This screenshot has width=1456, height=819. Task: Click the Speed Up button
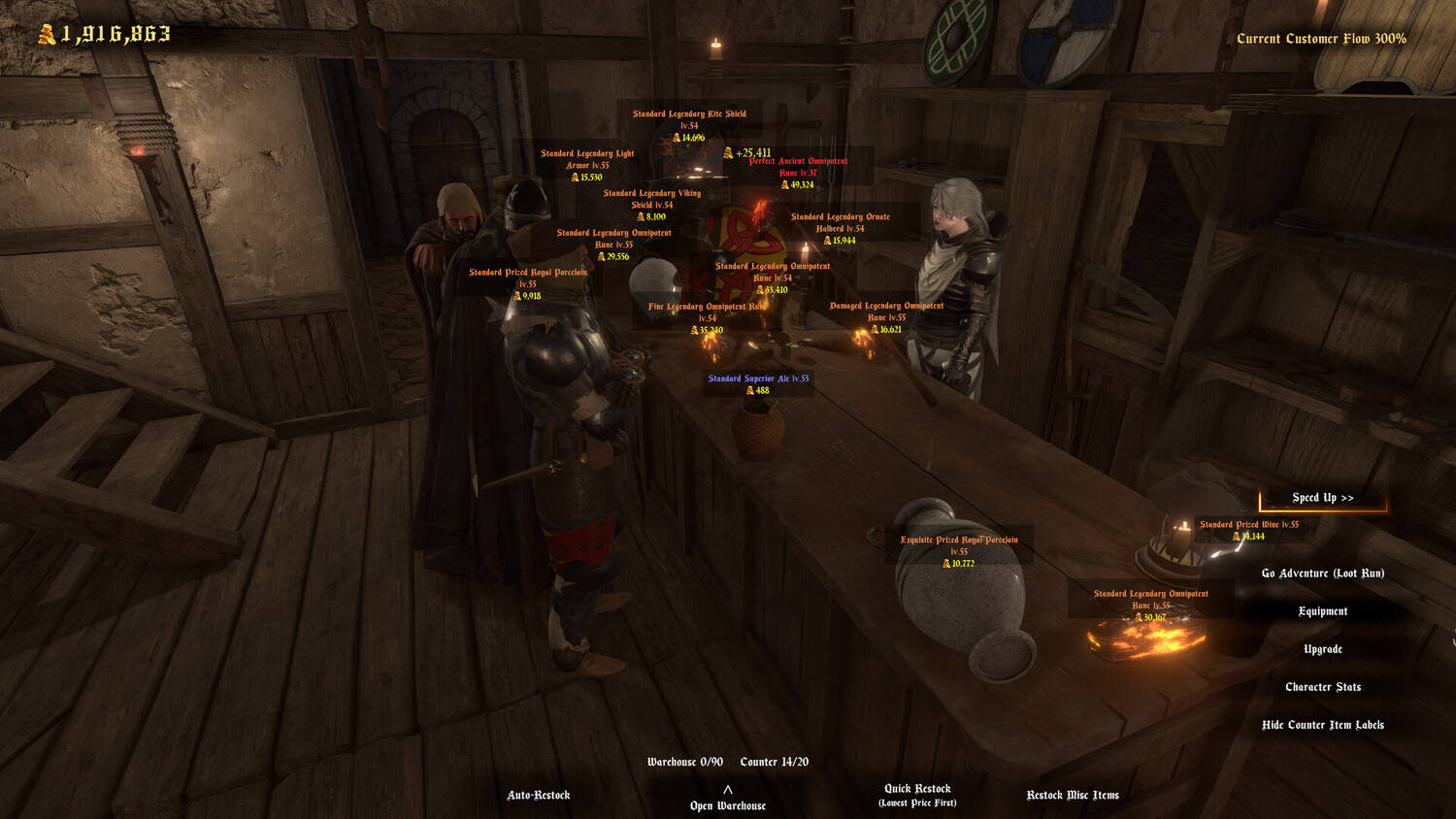coord(1322,498)
